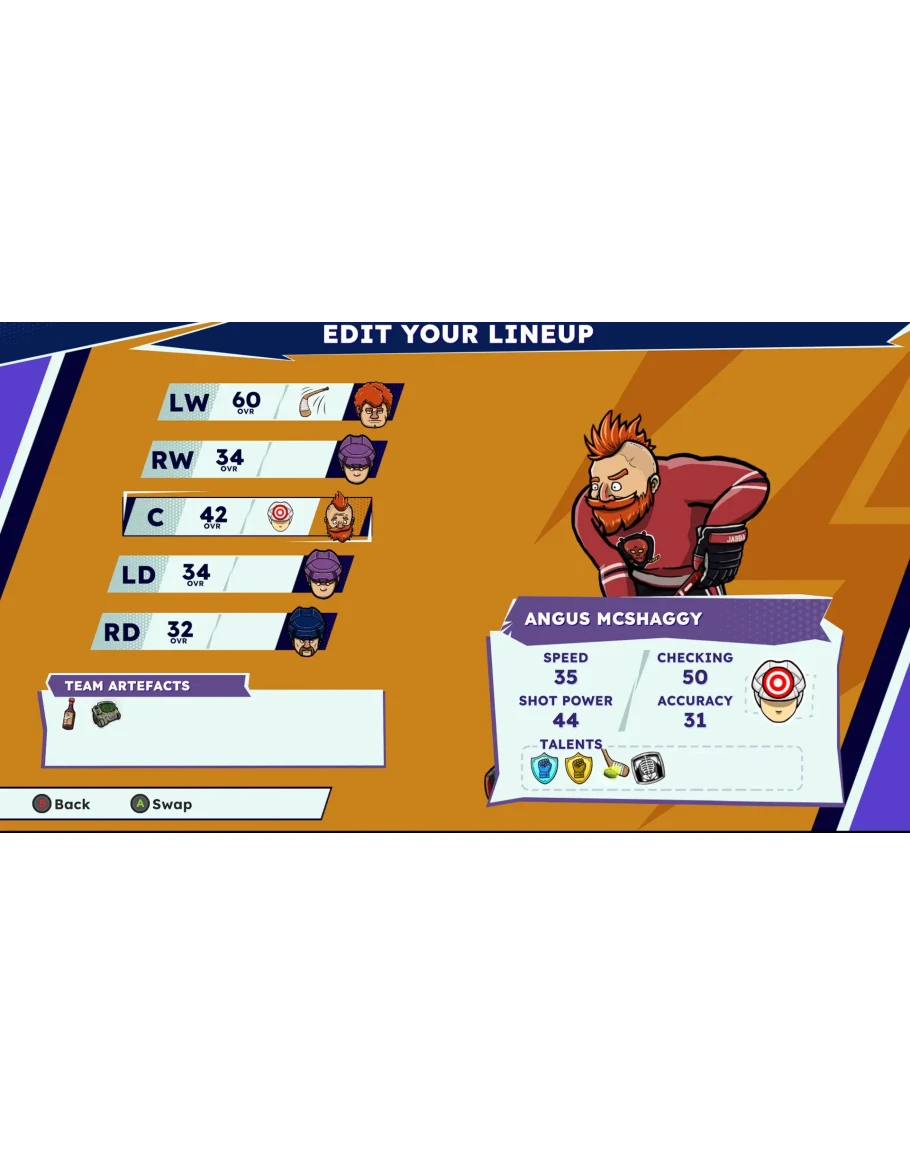Click the hockey stick and puck talent
The image size is (910, 1155).
coord(613,767)
